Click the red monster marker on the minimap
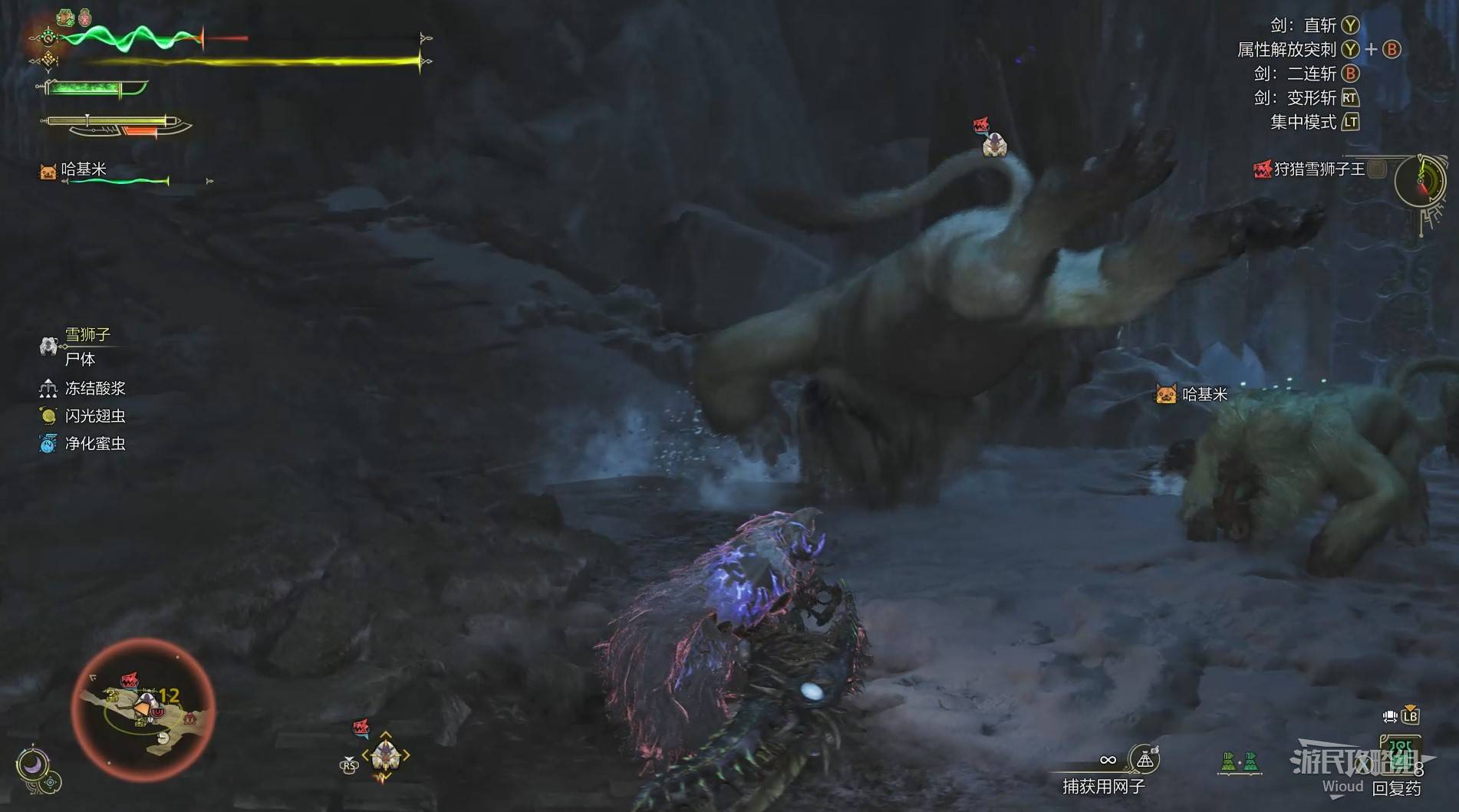Screen dimensions: 1459x812 click(x=130, y=681)
